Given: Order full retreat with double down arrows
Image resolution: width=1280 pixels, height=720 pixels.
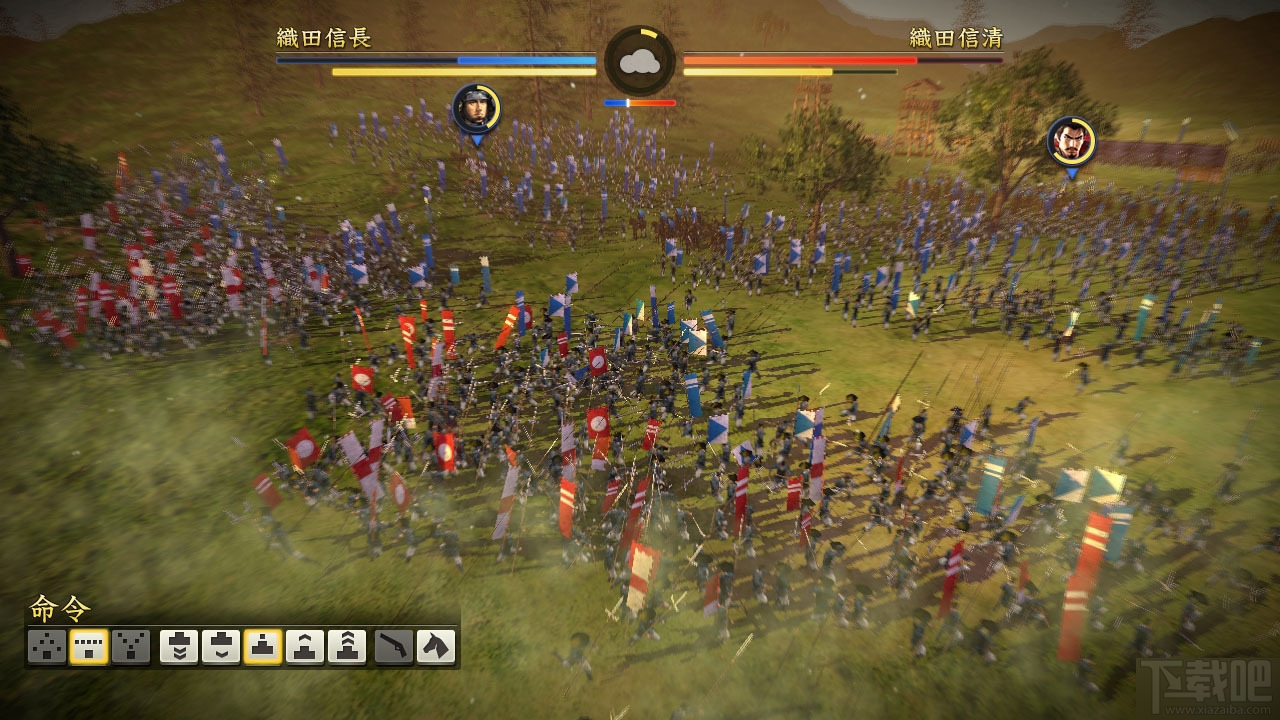Looking at the screenshot, I should point(179,647).
